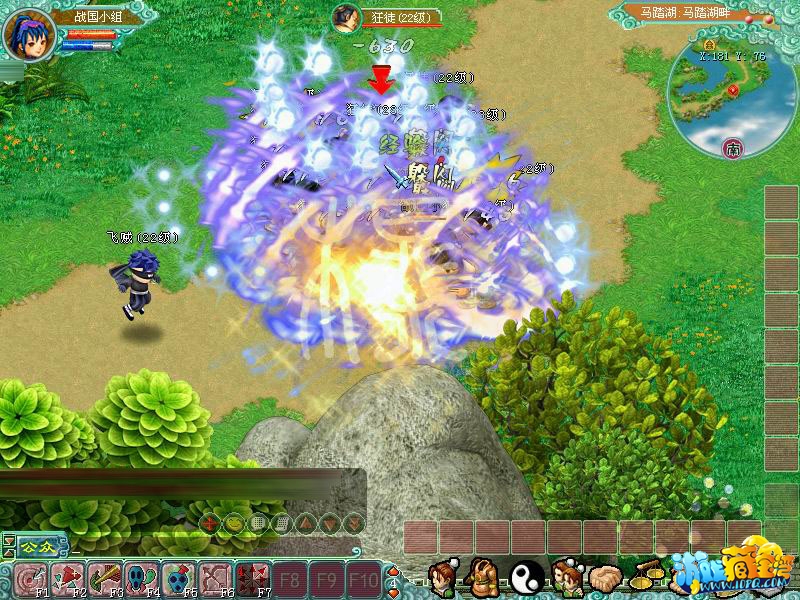Open the single character menu icon
The height and width of the screenshot is (600, 800).
(x=442, y=578)
